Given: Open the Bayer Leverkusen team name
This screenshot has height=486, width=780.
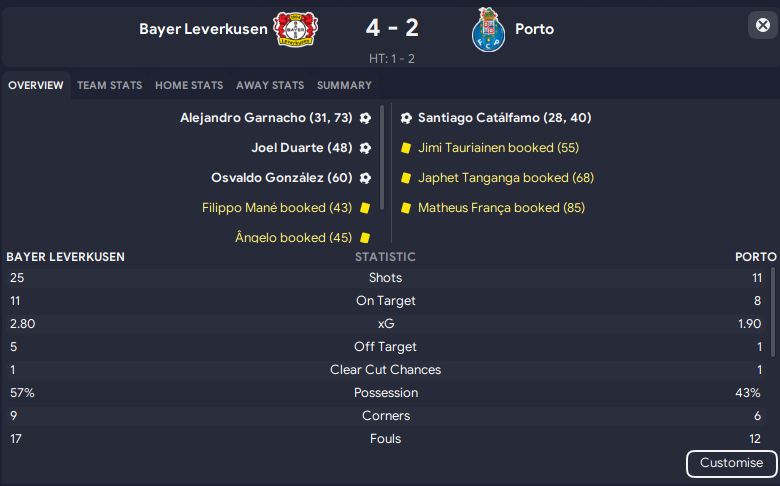Looking at the screenshot, I should (204, 29).
